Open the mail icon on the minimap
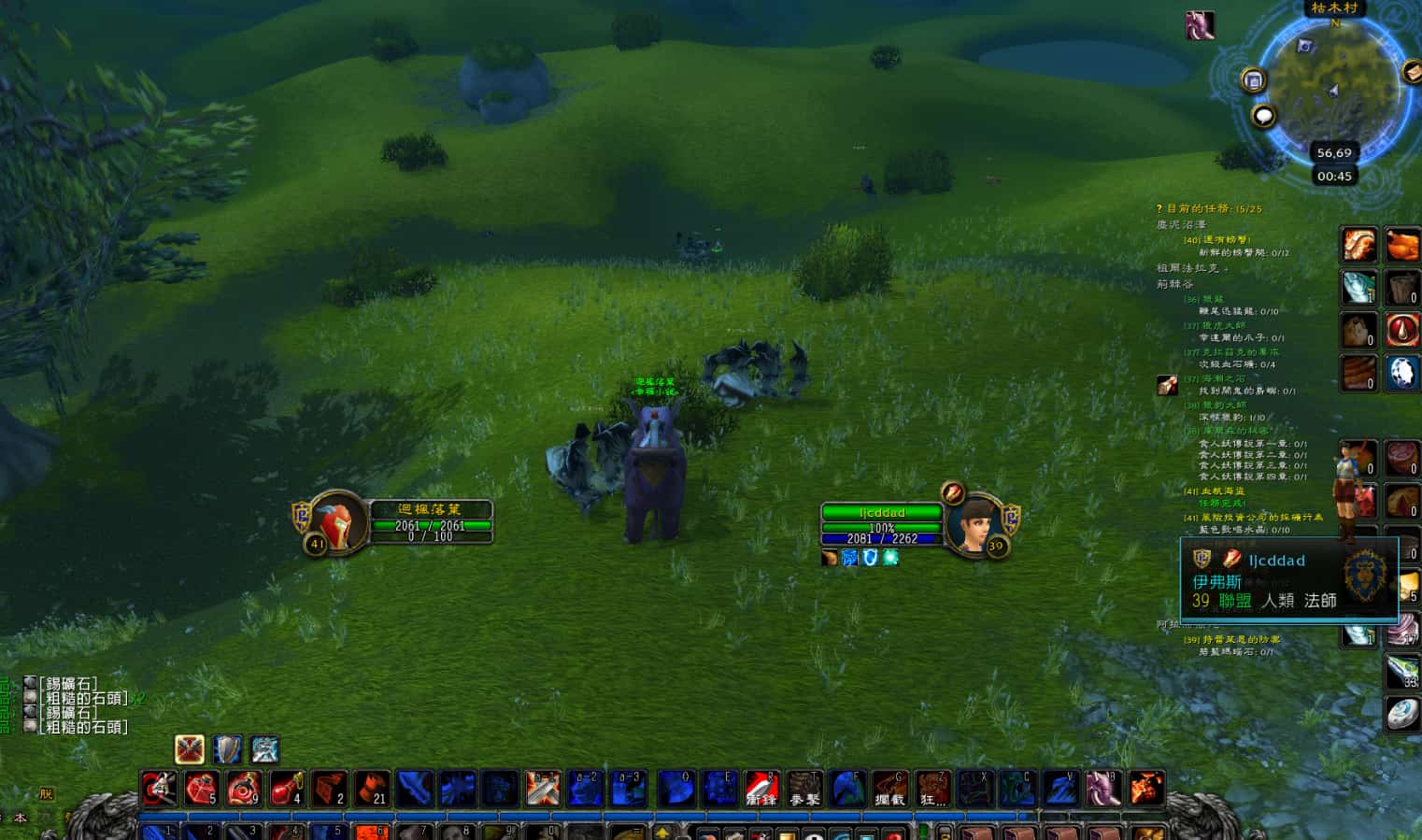Screen dimensions: 1422x840 [1411, 71]
